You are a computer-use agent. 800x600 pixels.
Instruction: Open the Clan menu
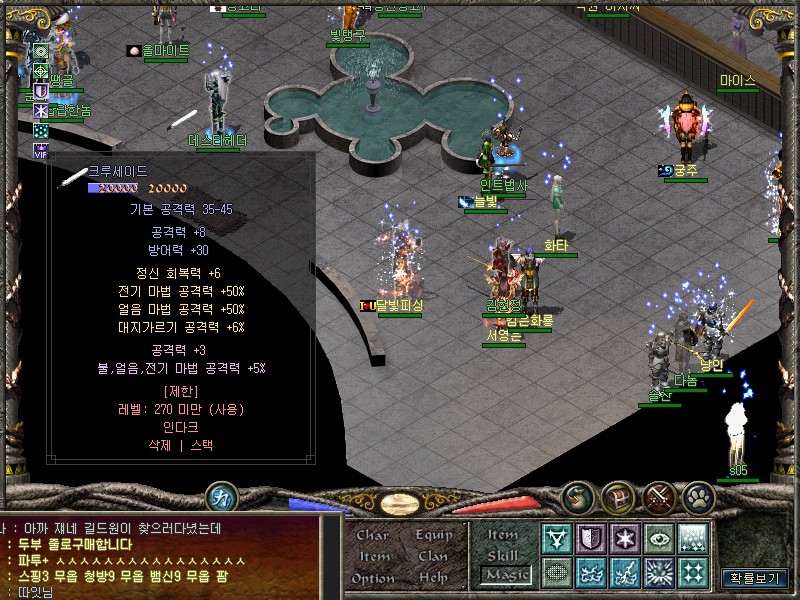[433, 556]
